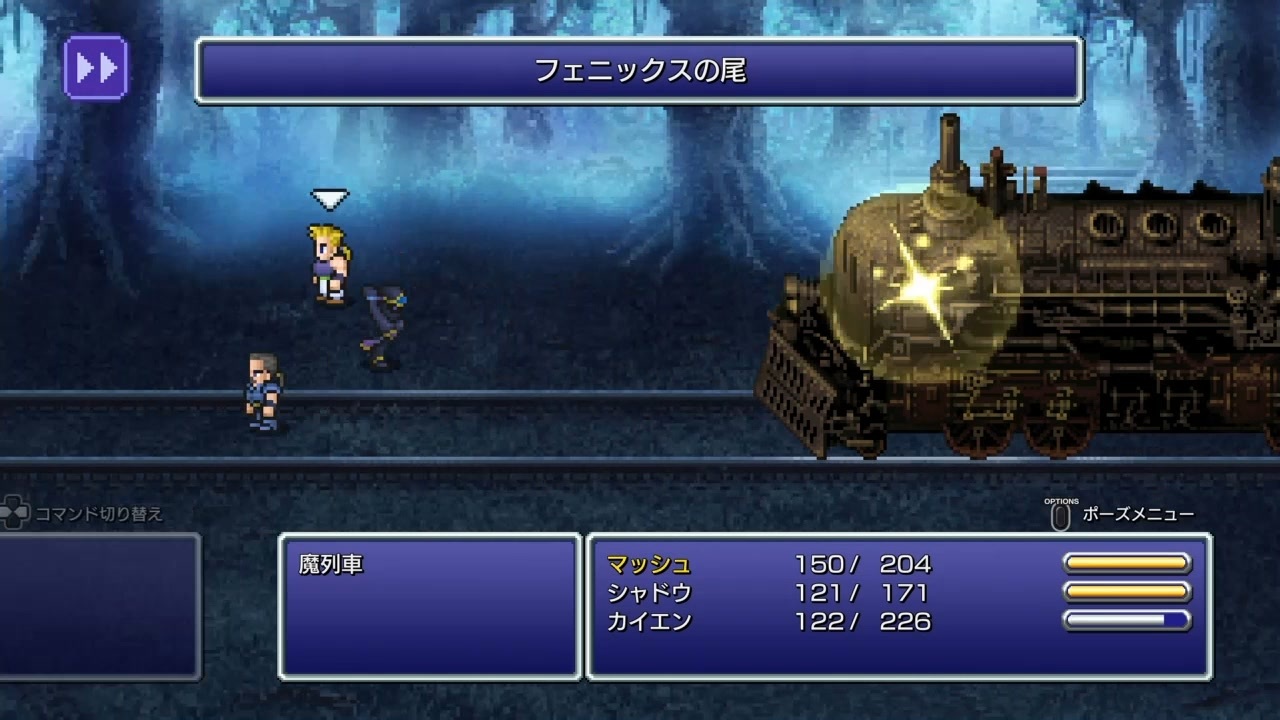1280x720 pixels.
Task: Click the D-pad command switch icon
Action: 15,510
